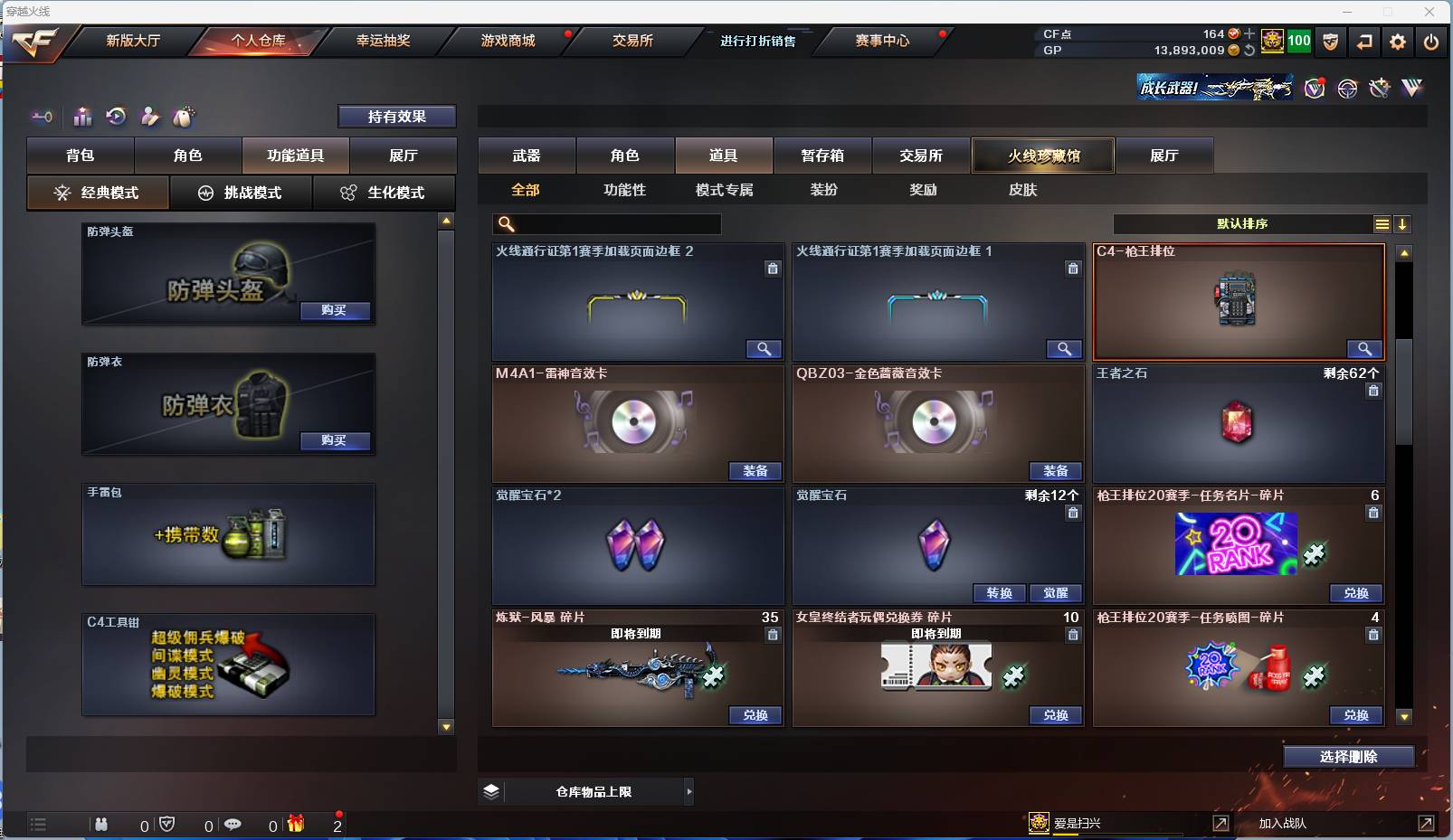Purchase 防弹头盔 via its 购买 button
Viewport: 1453px width, 840px height.
tap(336, 310)
